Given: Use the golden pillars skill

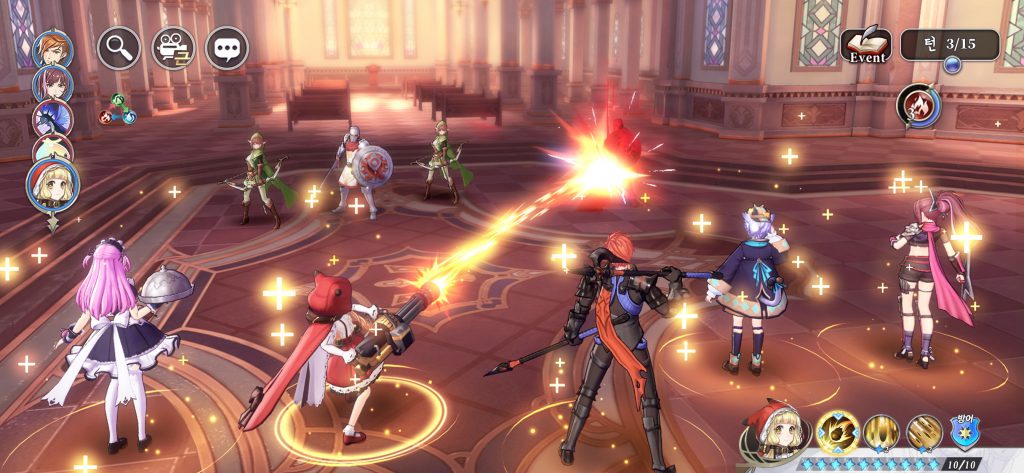Looking at the screenshot, I should pyautogui.click(x=882, y=433).
